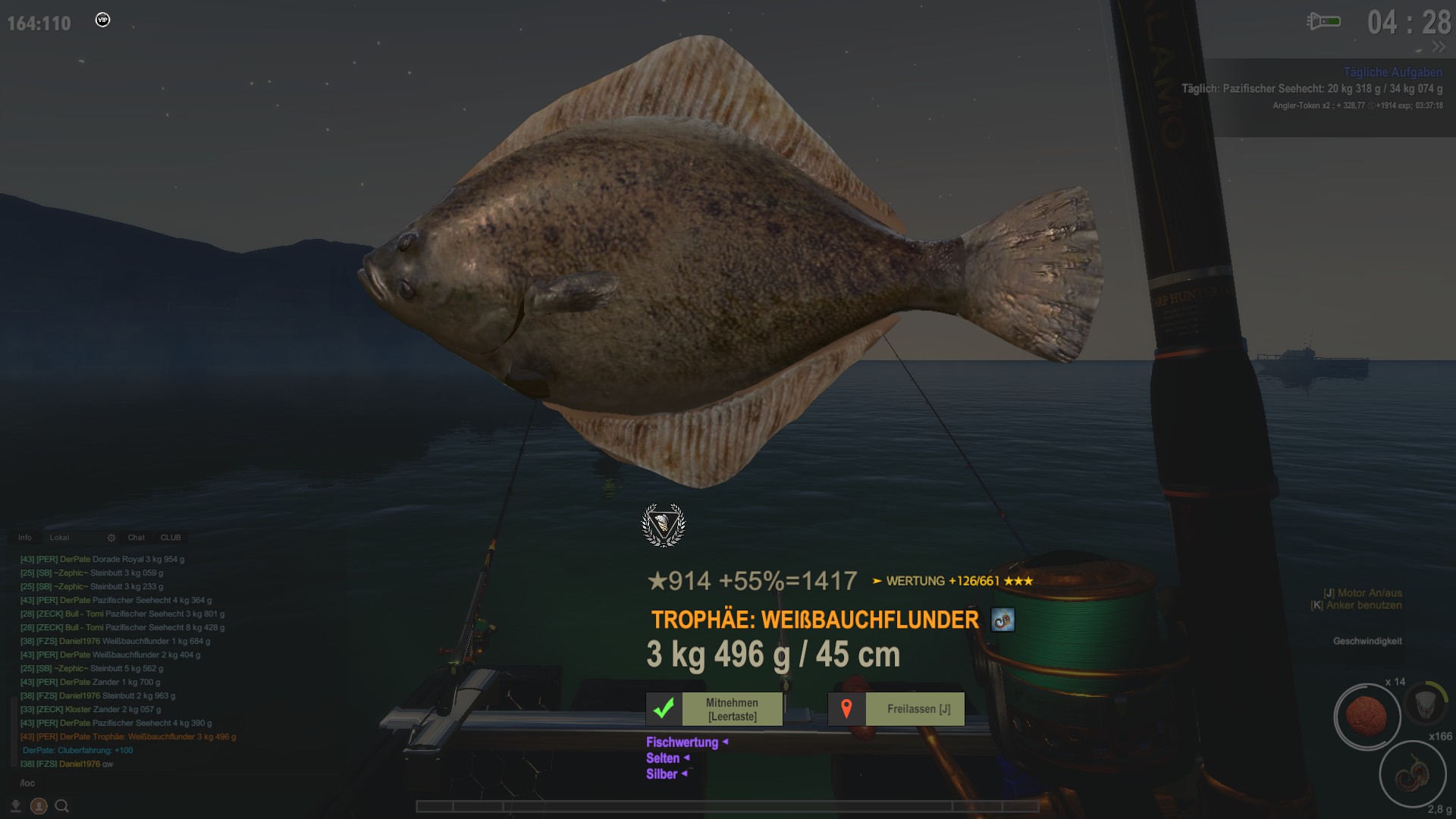Toggle the flashlight icon
The height and width of the screenshot is (819, 1456).
click(1323, 21)
